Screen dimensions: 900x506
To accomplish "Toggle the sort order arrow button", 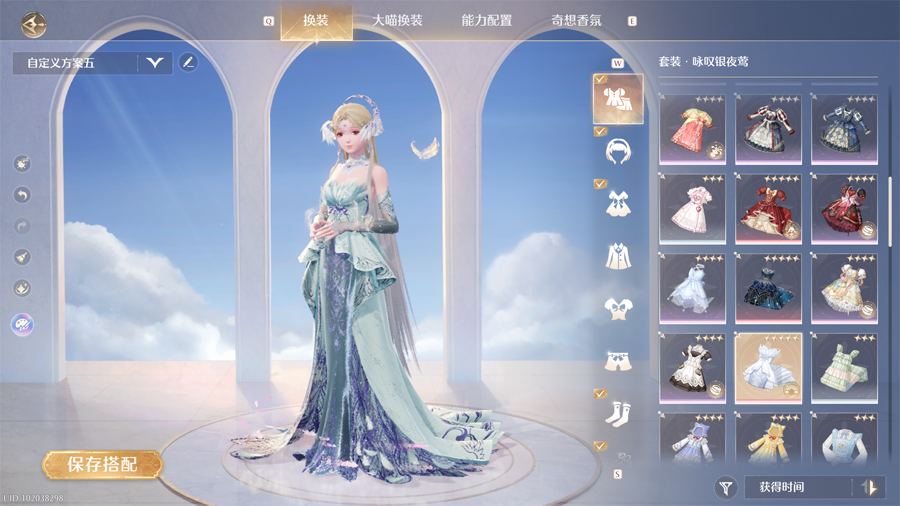I will (x=870, y=488).
